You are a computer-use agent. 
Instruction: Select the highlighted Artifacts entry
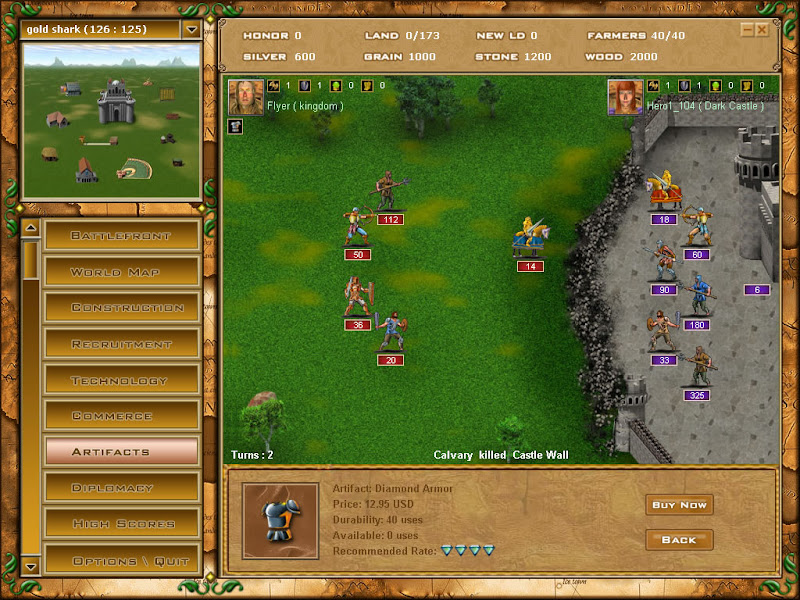coord(121,452)
